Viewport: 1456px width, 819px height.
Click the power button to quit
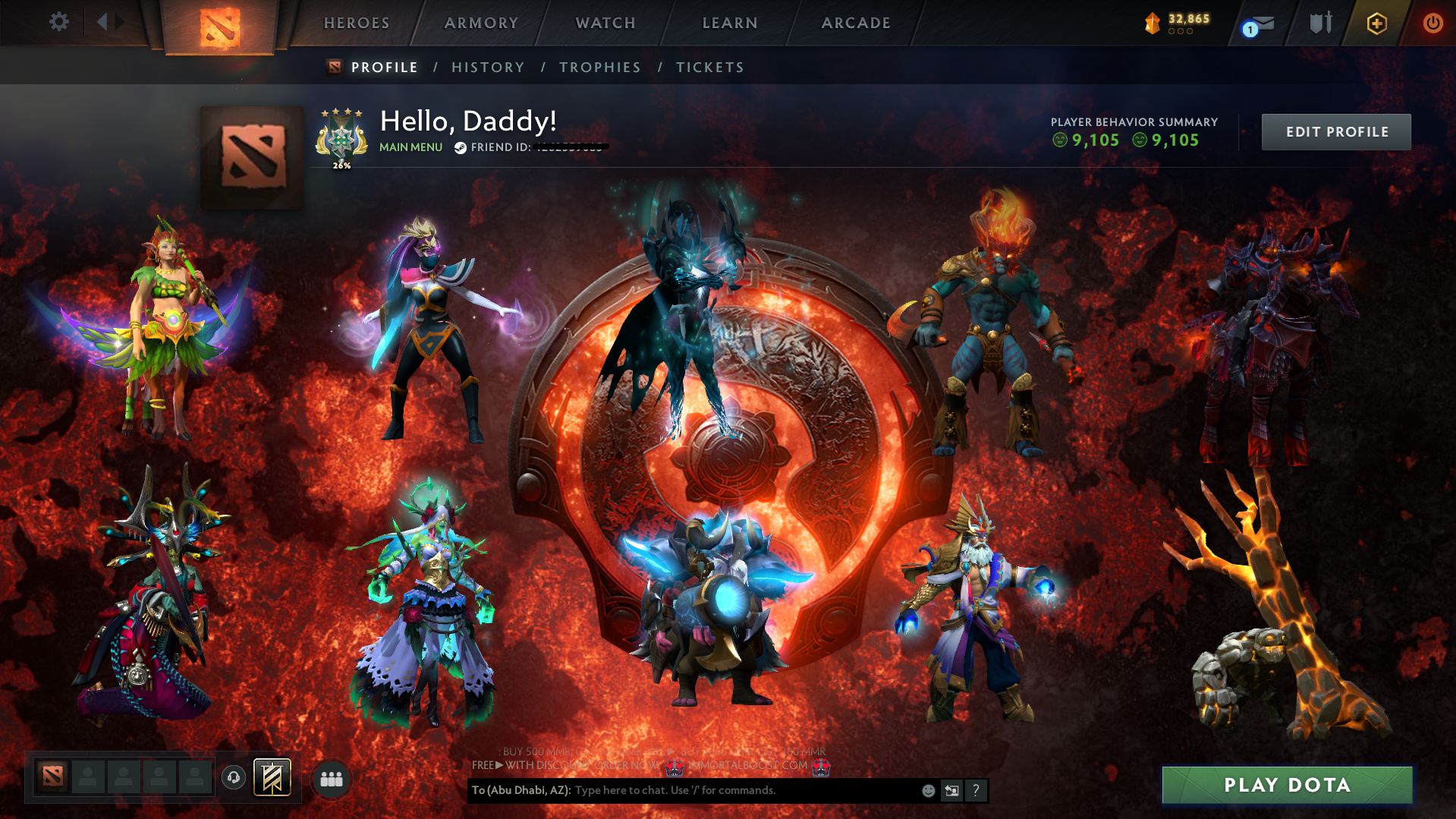point(1432,23)
